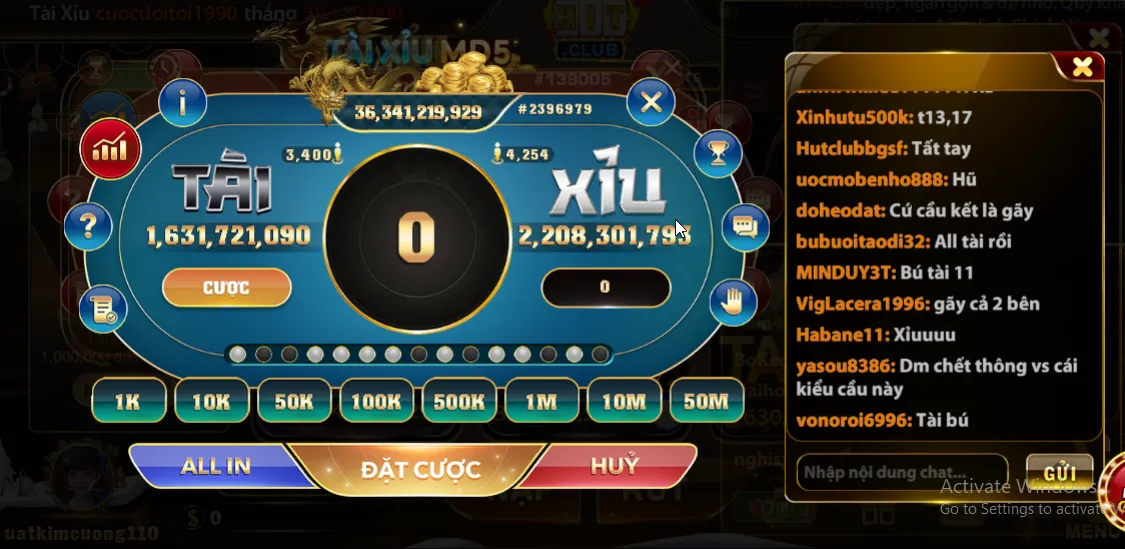
Task: Click the chat message input field
Action: [x=901, y=472]
